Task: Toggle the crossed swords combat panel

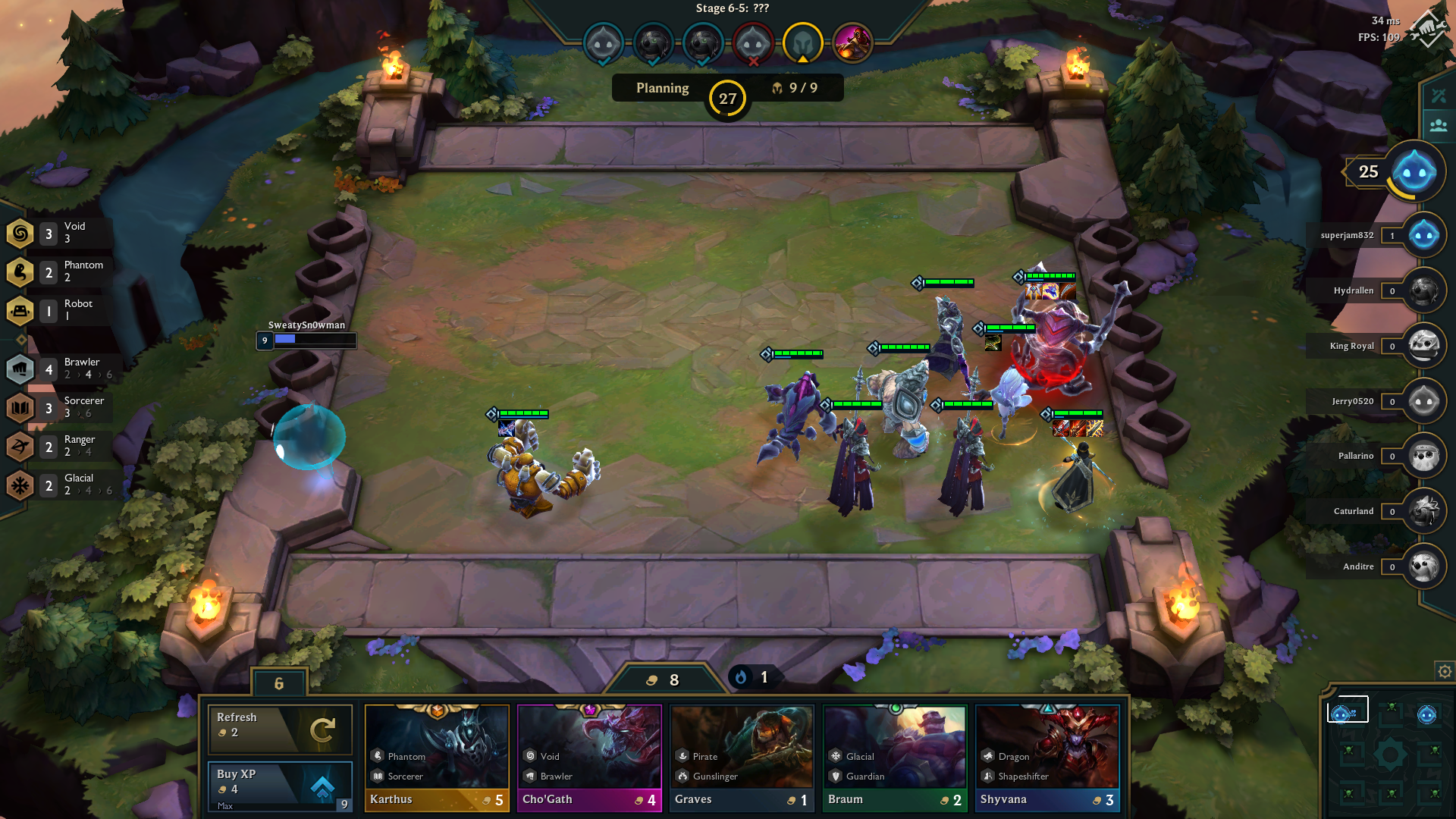Action: pos(1439,96)
